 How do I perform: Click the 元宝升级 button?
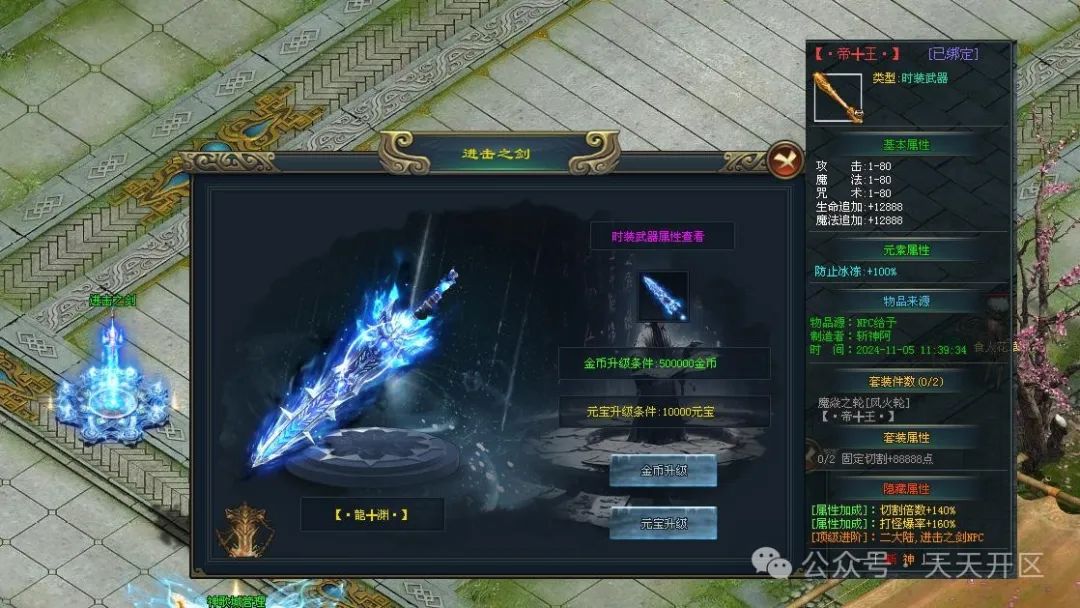tap(663, 522)
